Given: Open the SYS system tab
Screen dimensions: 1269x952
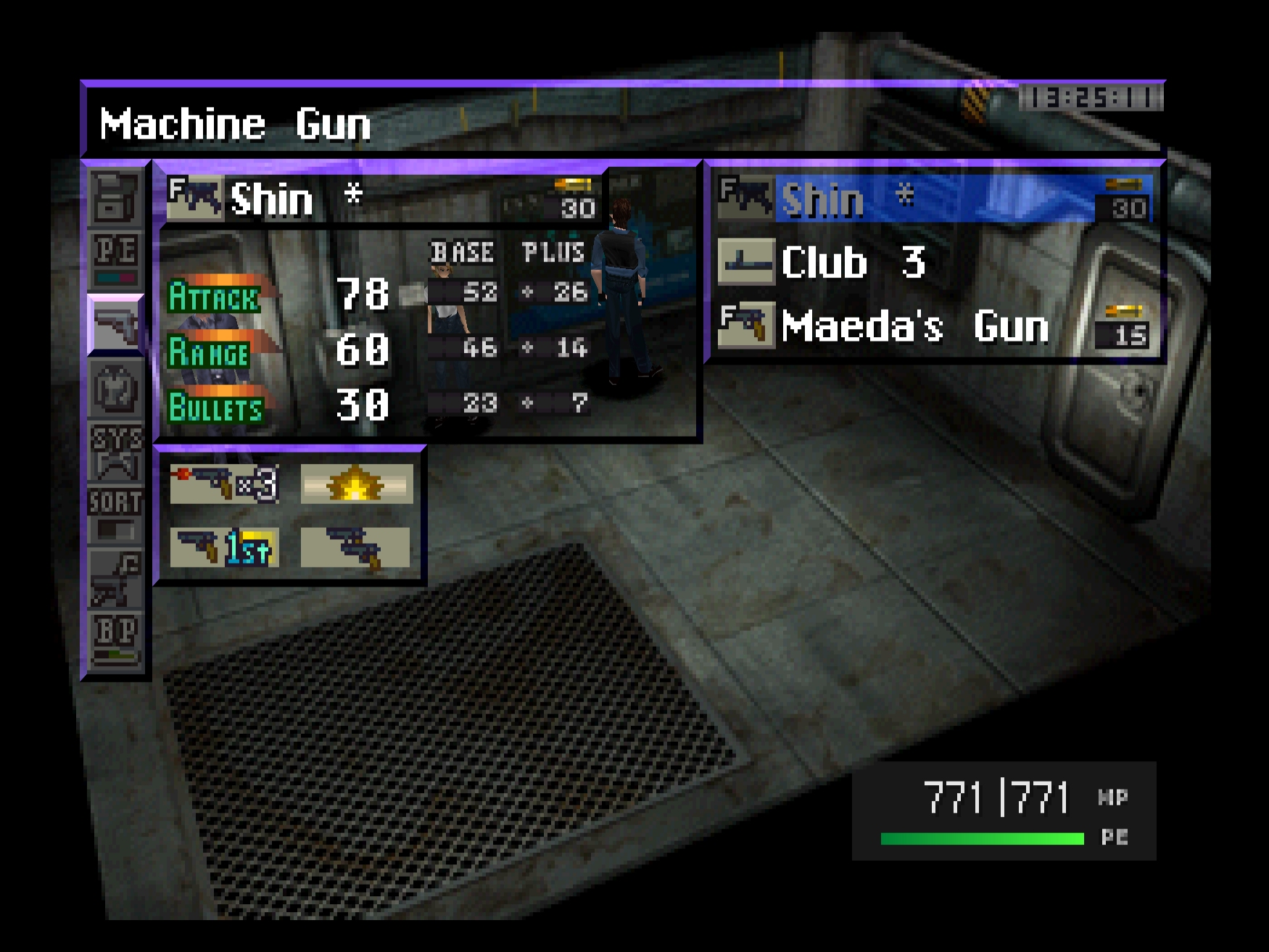Looking at the screenshot, I should (x=115, y=452).
